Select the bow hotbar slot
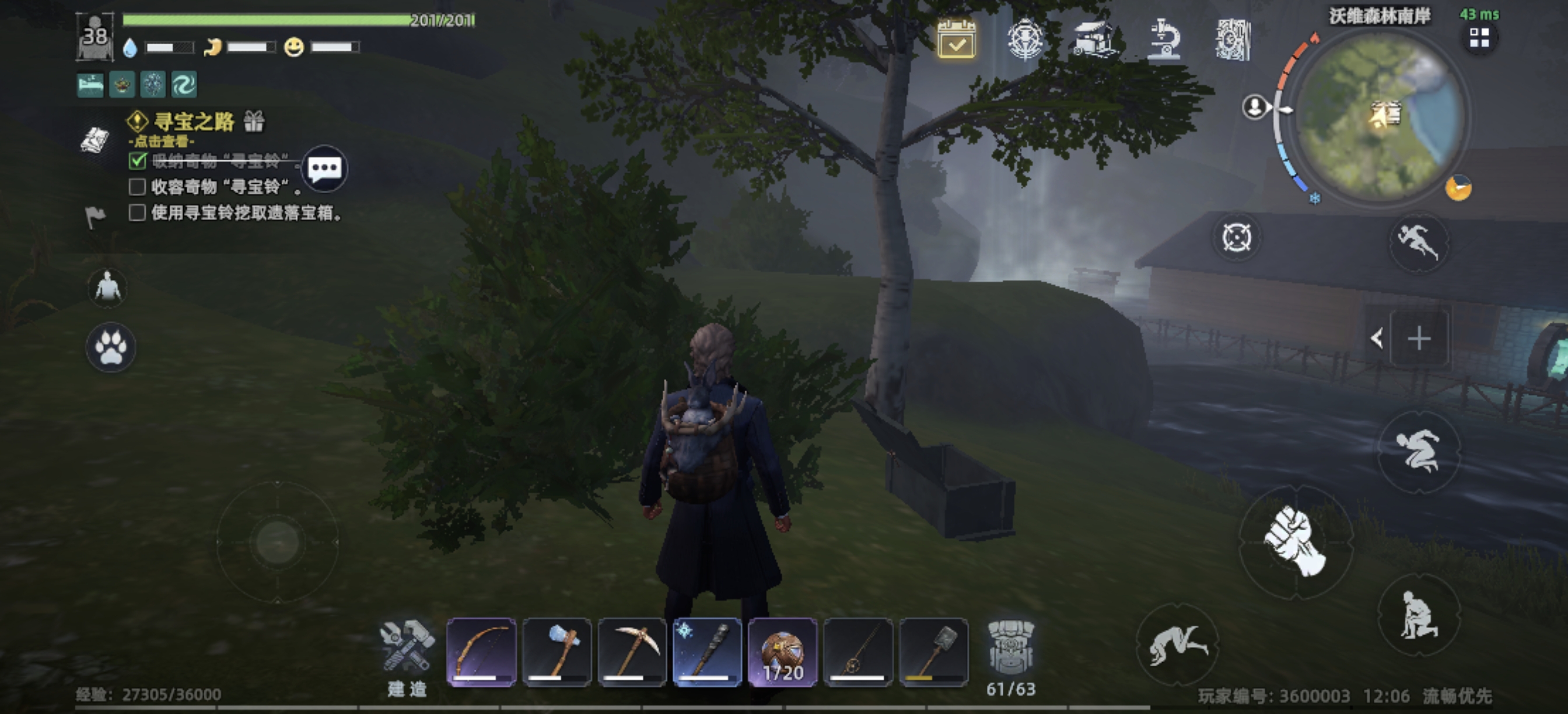Screen dimensions: 1568x714 pos(481,652)
